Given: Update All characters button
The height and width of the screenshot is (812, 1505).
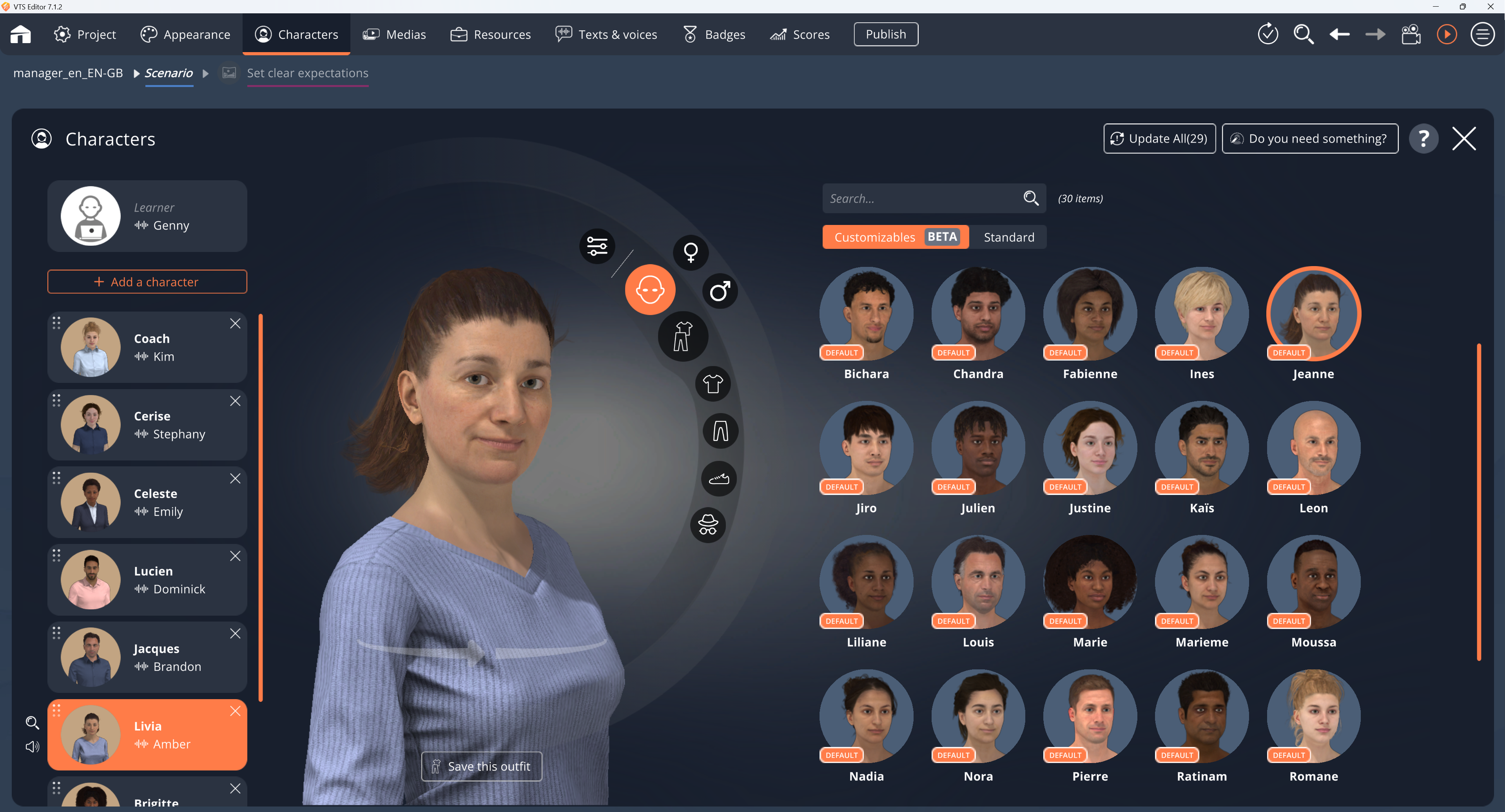Looking at the screenshot, I should (x=1159, y=138).
